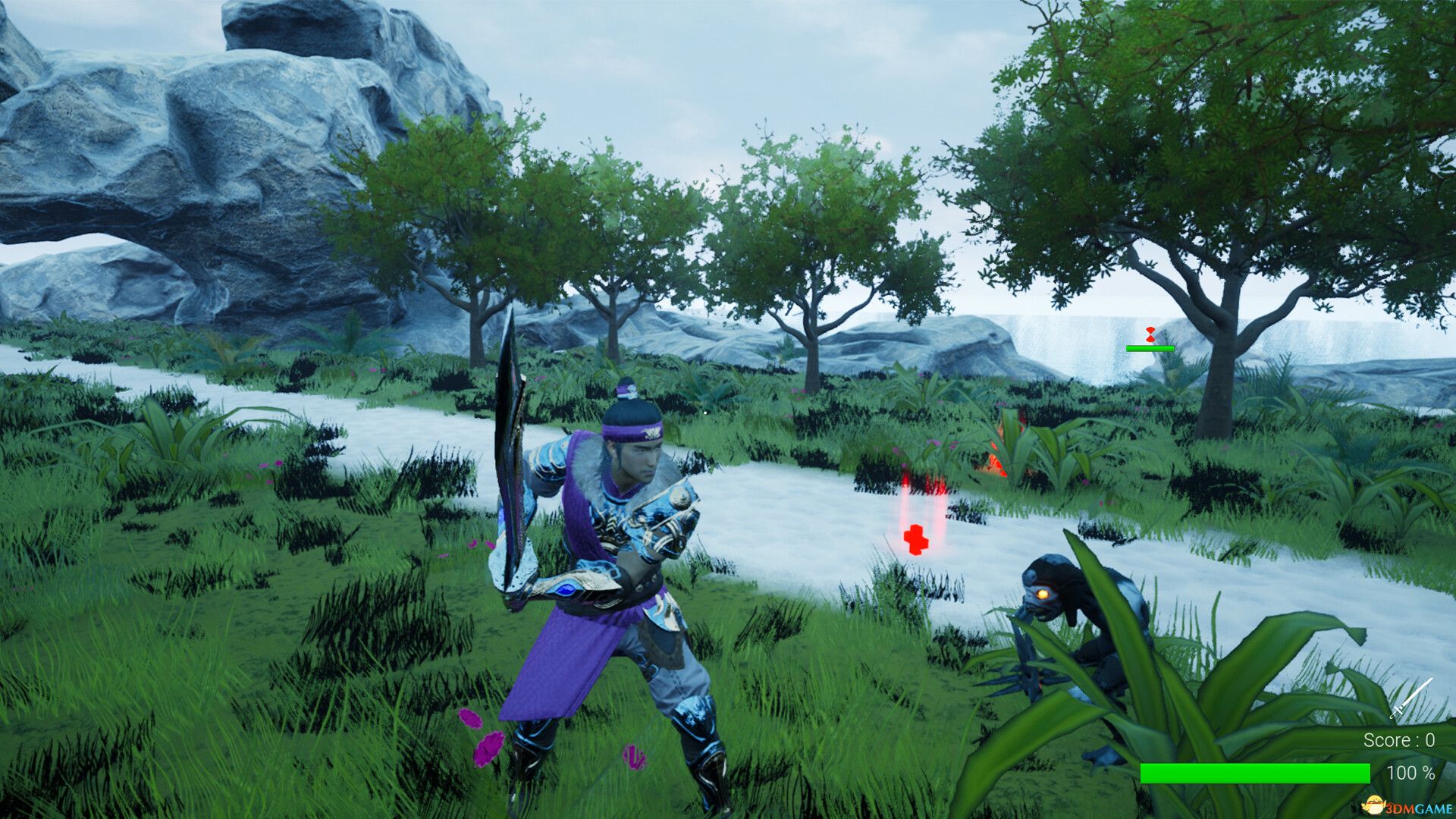1456x819 pixels.
Task: Click the distant enemy's green health bar
Action: click(1150, 350)
